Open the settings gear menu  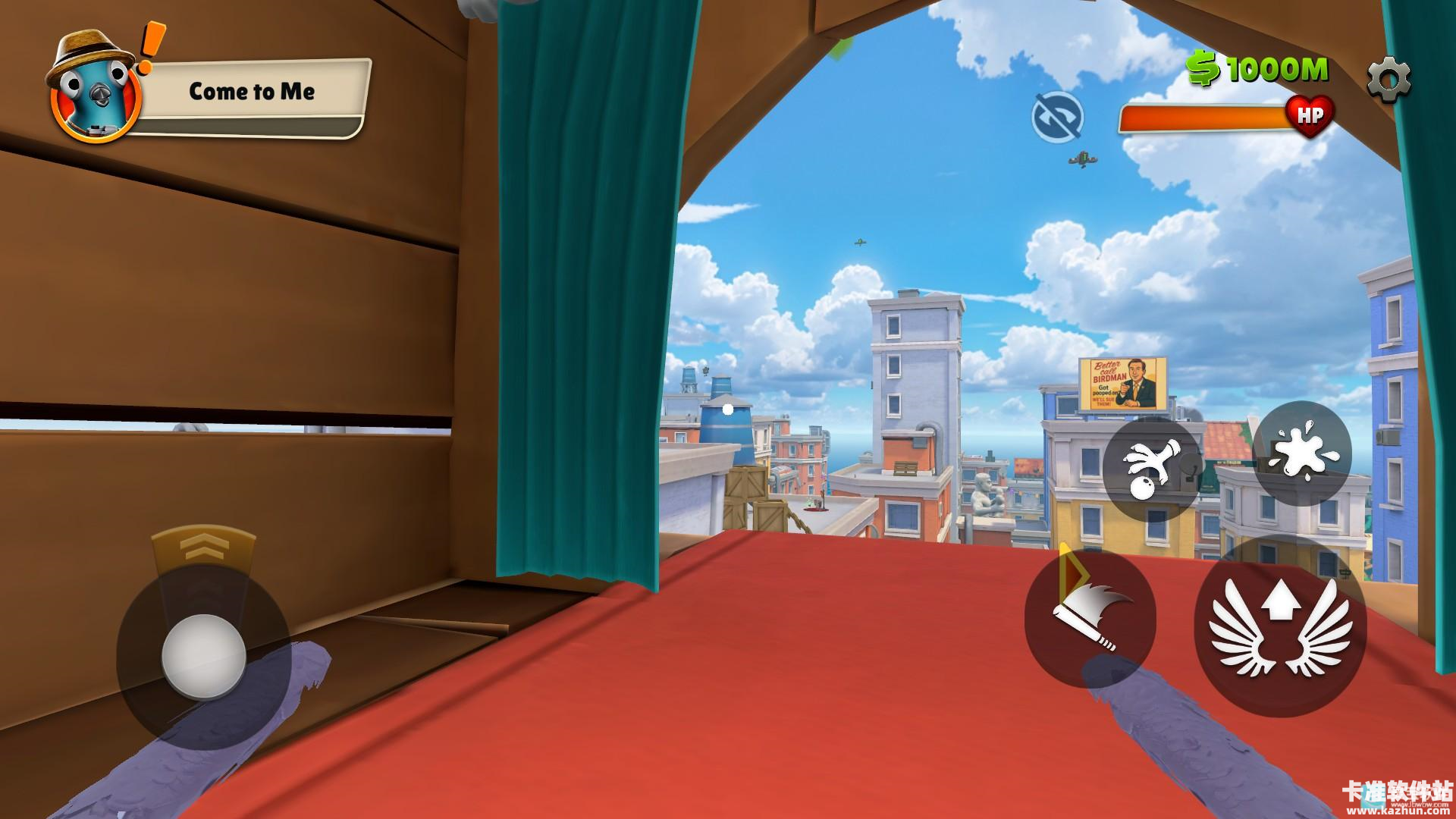pos(1389,78)
